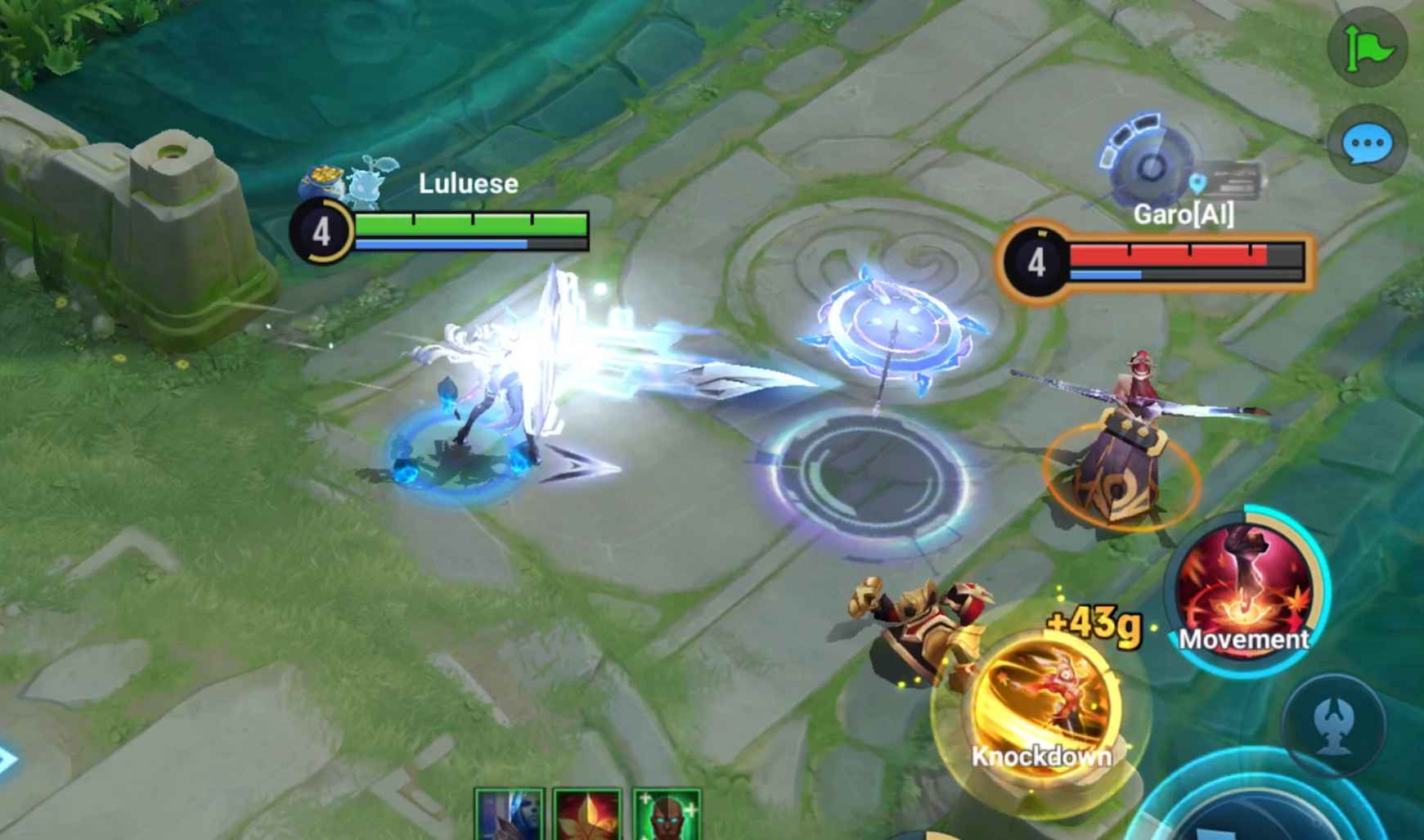Image resolution: width=1424 pixels, height=840 pixels.
Task: Select the green glowing-eyed hero portrait
Action: (666, 815)
